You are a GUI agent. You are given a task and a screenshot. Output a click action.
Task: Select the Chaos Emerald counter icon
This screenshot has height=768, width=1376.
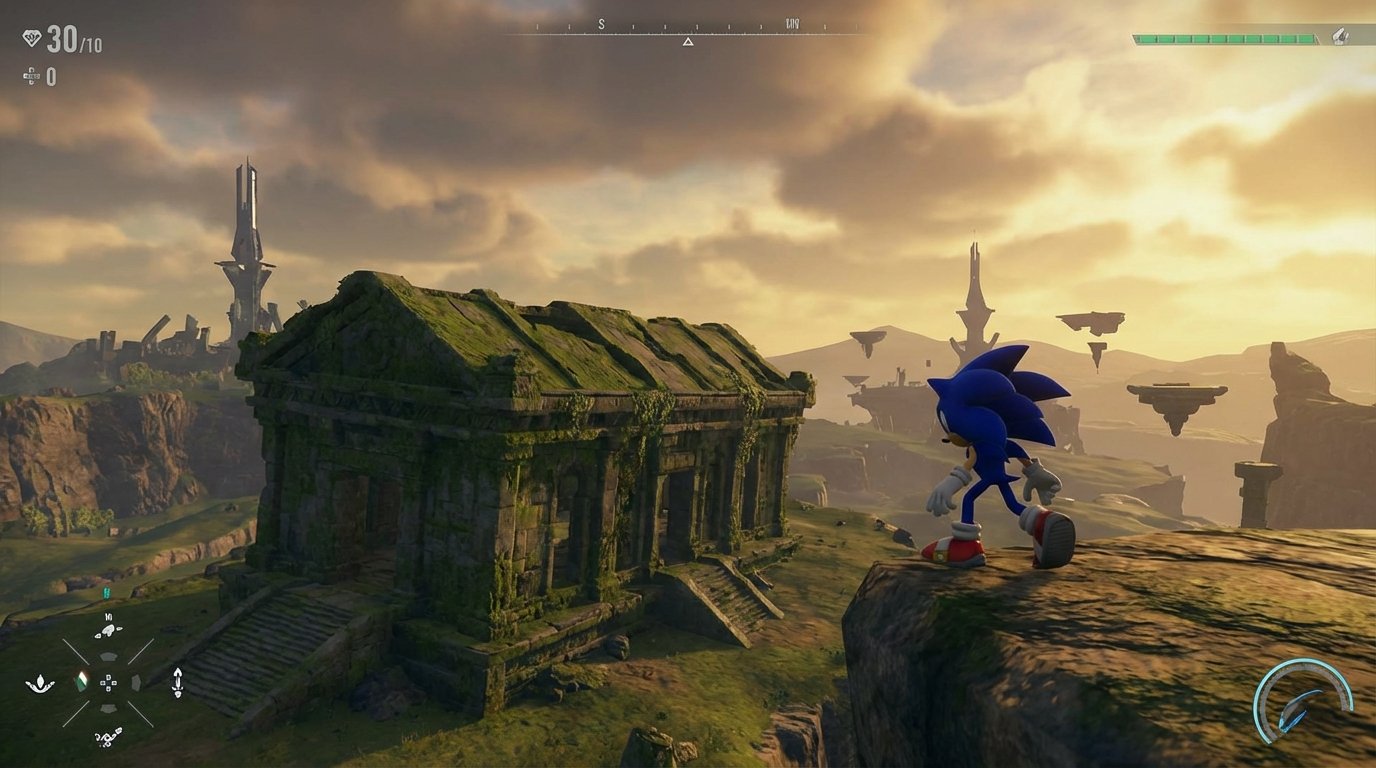(31, 37)
